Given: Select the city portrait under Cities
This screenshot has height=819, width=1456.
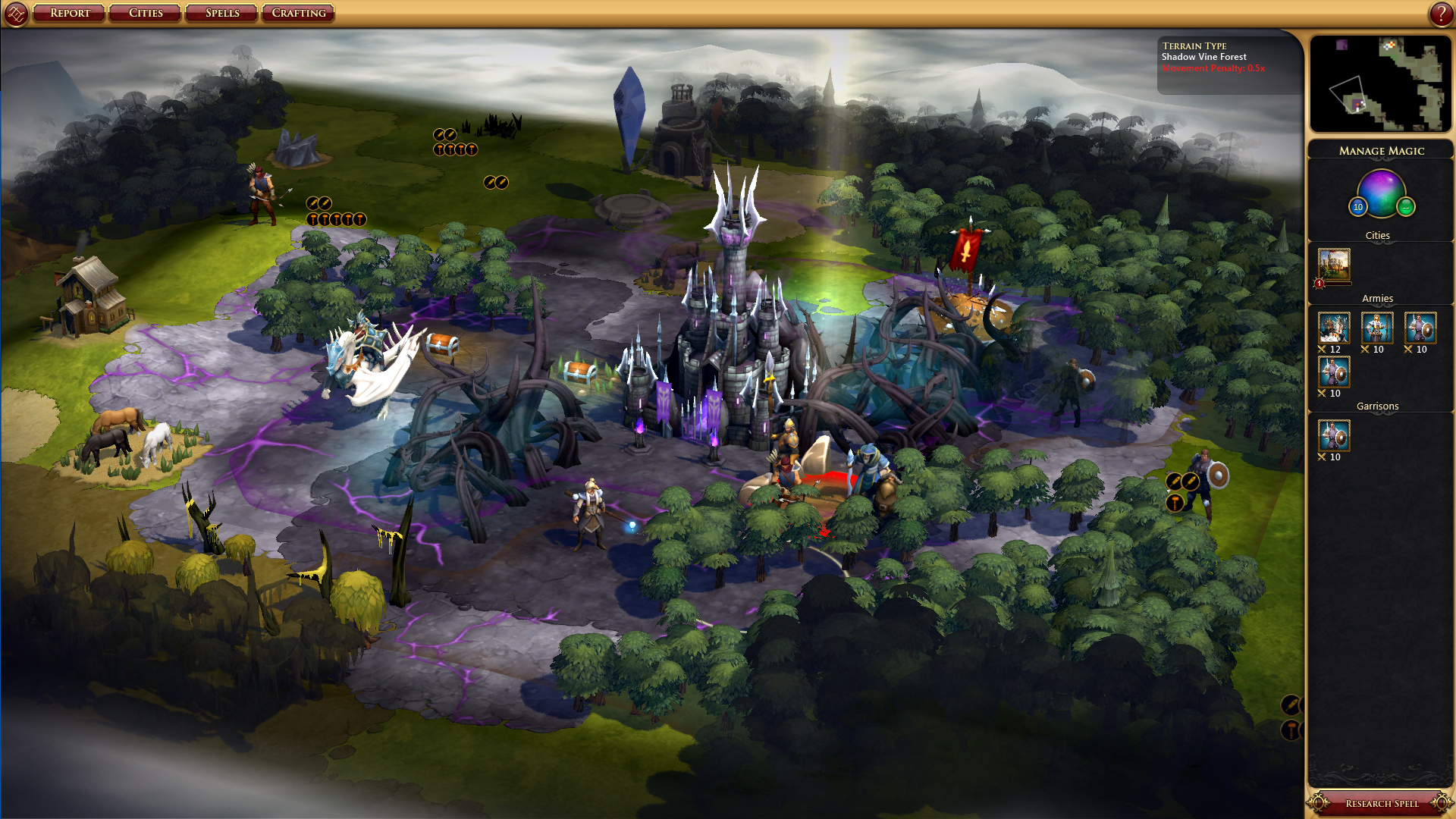Looking at the screenshot, I should click(1334, 265).
